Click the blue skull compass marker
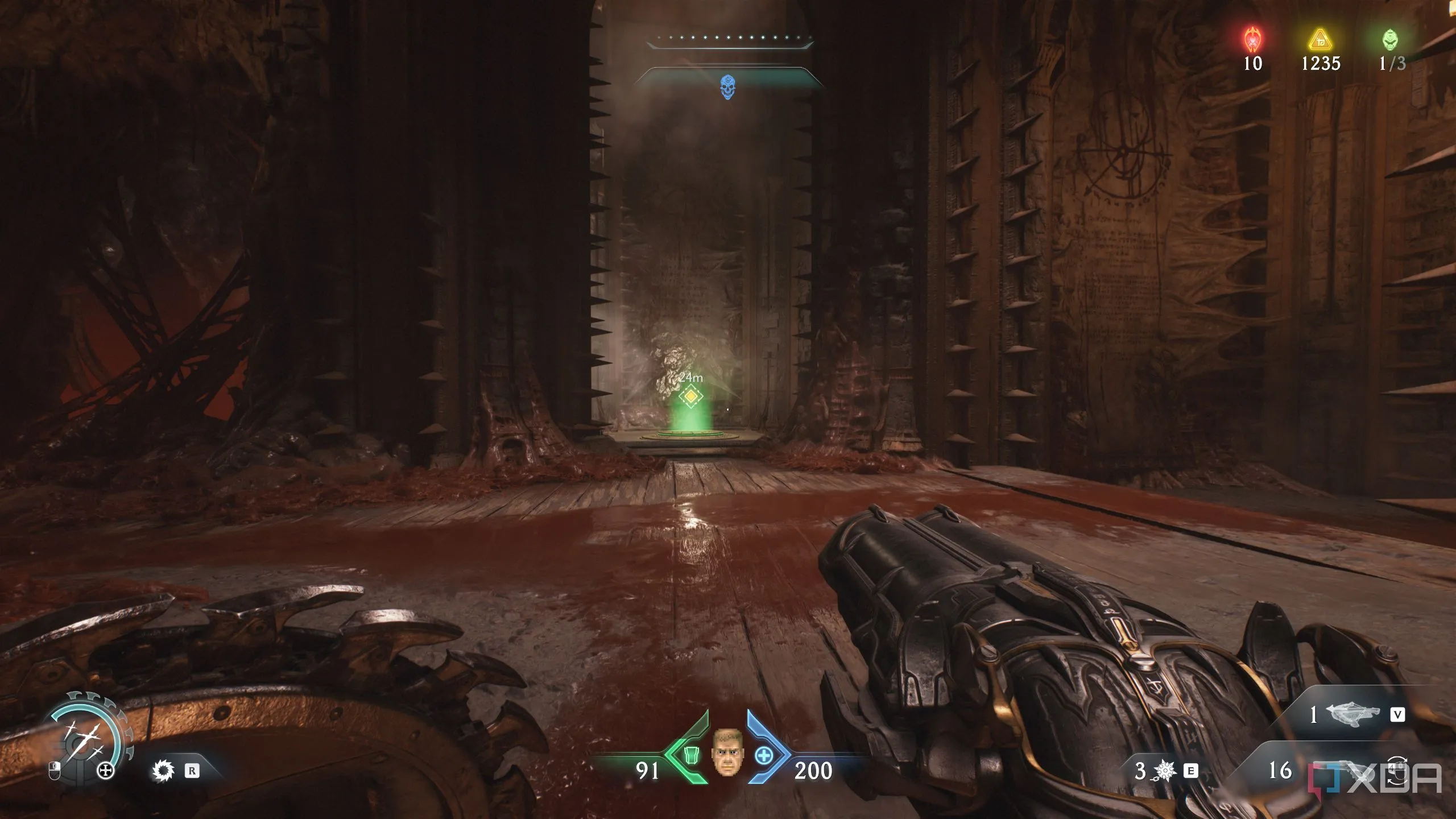The width and height of the screenshot is (1456, 819). coord(727,87)
